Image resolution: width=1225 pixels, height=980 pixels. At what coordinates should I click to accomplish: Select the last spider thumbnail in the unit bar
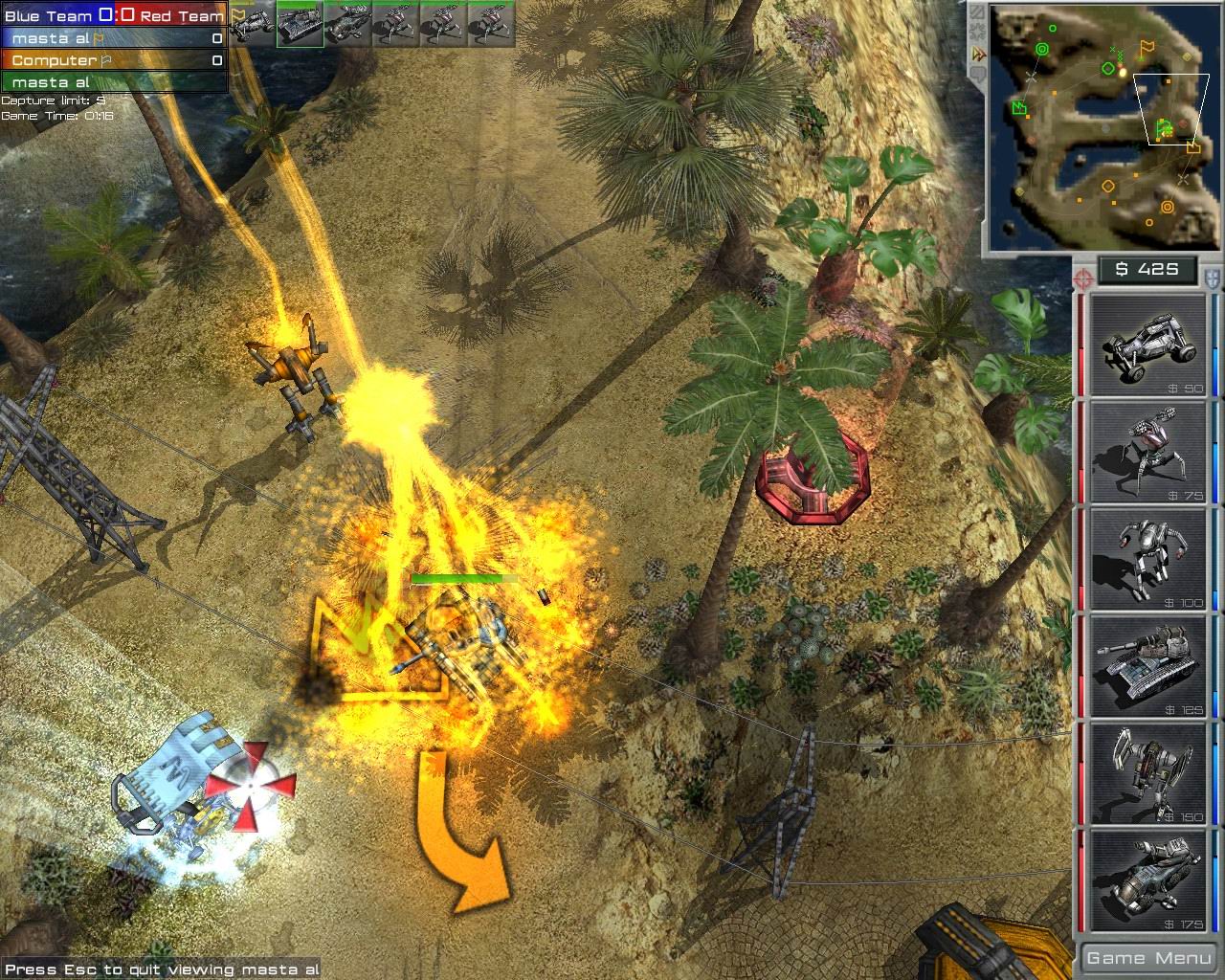493,24
